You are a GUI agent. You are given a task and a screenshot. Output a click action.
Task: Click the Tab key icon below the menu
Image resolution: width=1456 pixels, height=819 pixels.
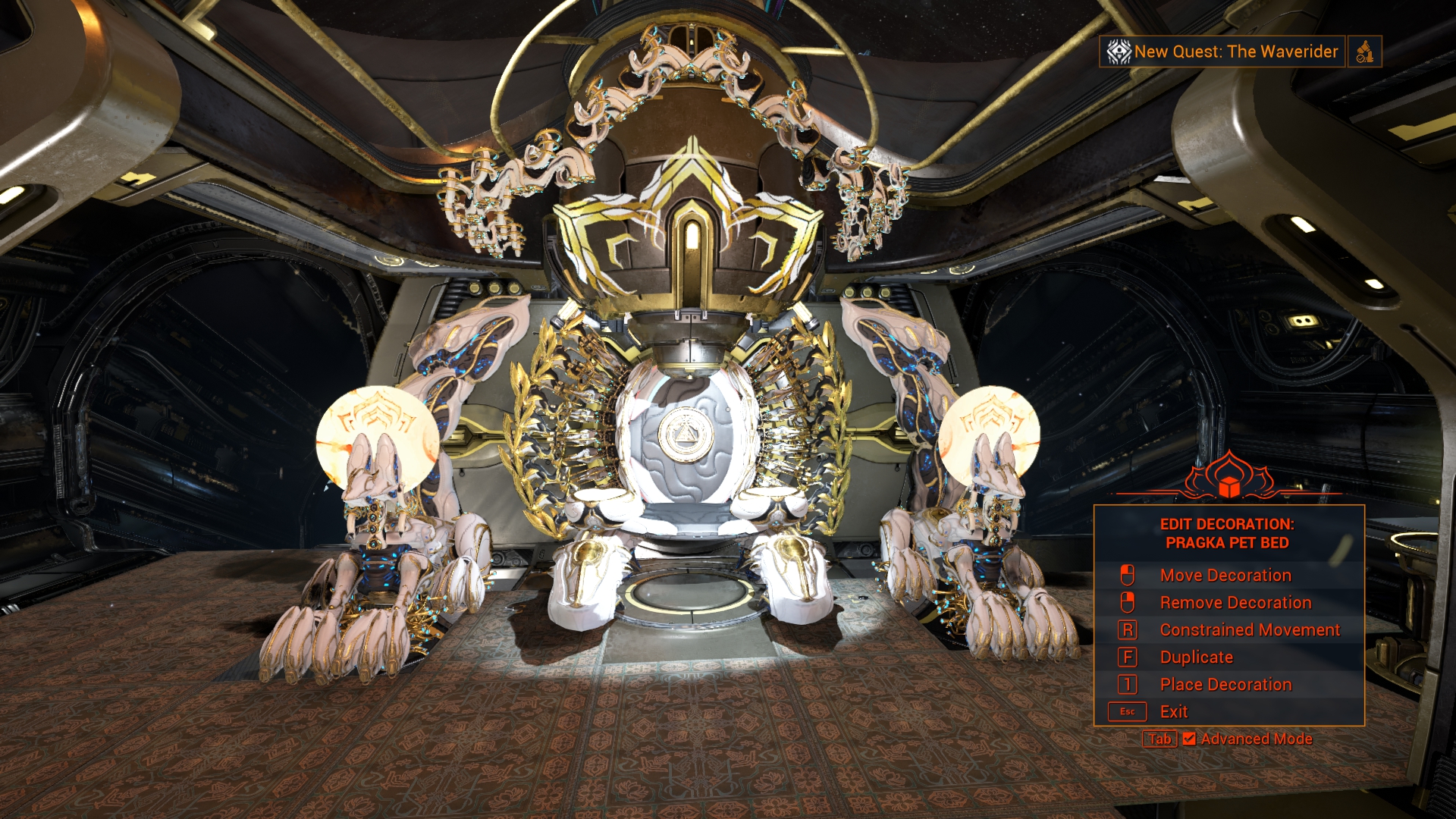click(x=1159, y=739)
